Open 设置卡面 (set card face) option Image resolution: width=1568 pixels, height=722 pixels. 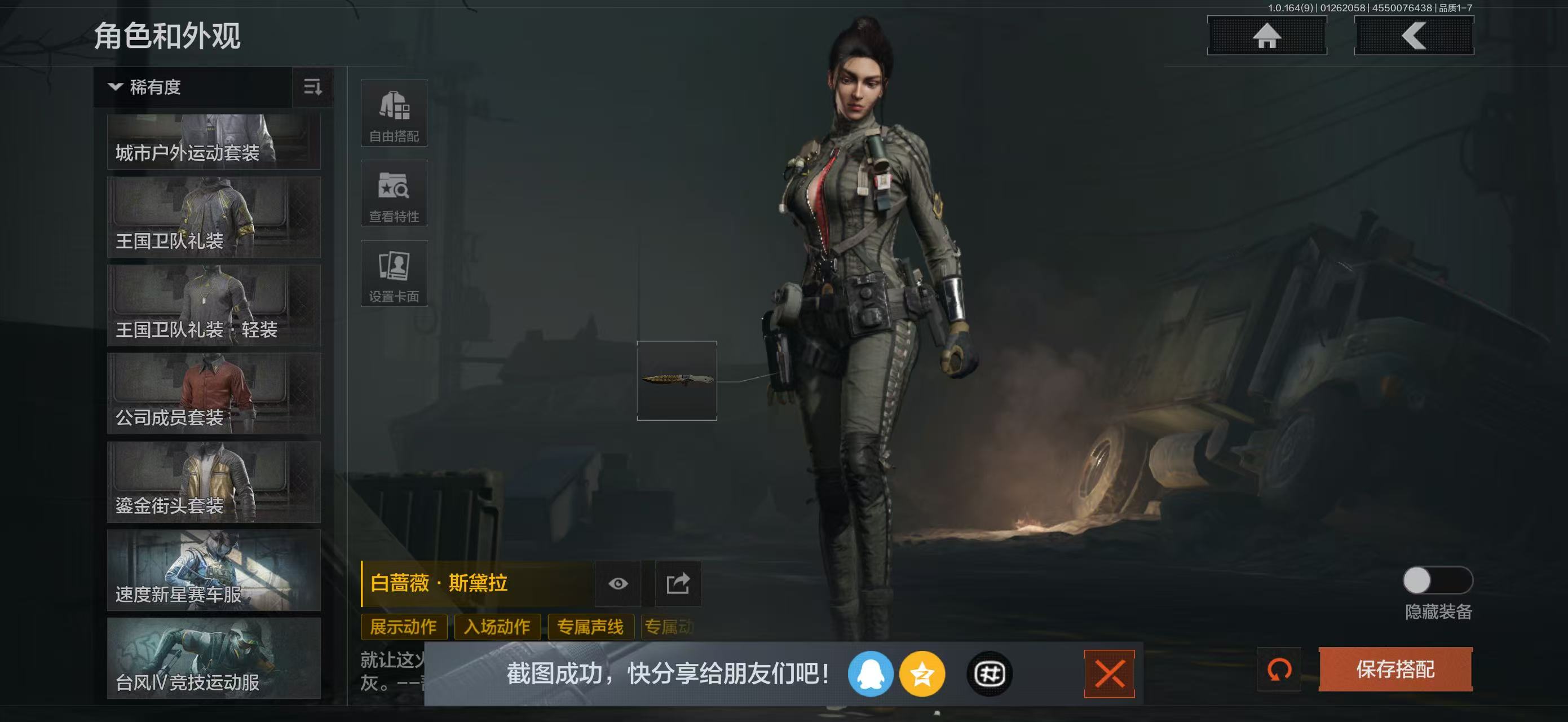click(x=394, y=274)
